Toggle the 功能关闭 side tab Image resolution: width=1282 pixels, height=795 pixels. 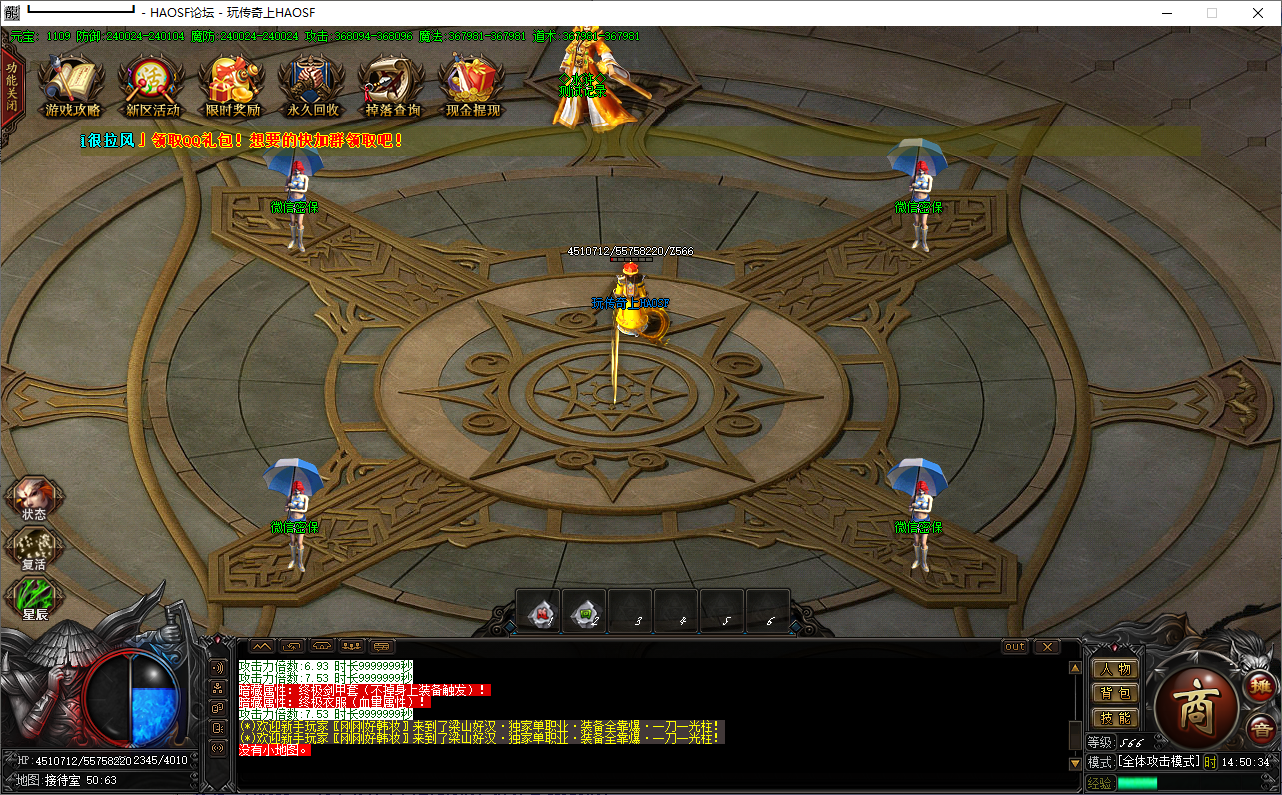coord(11,91)
